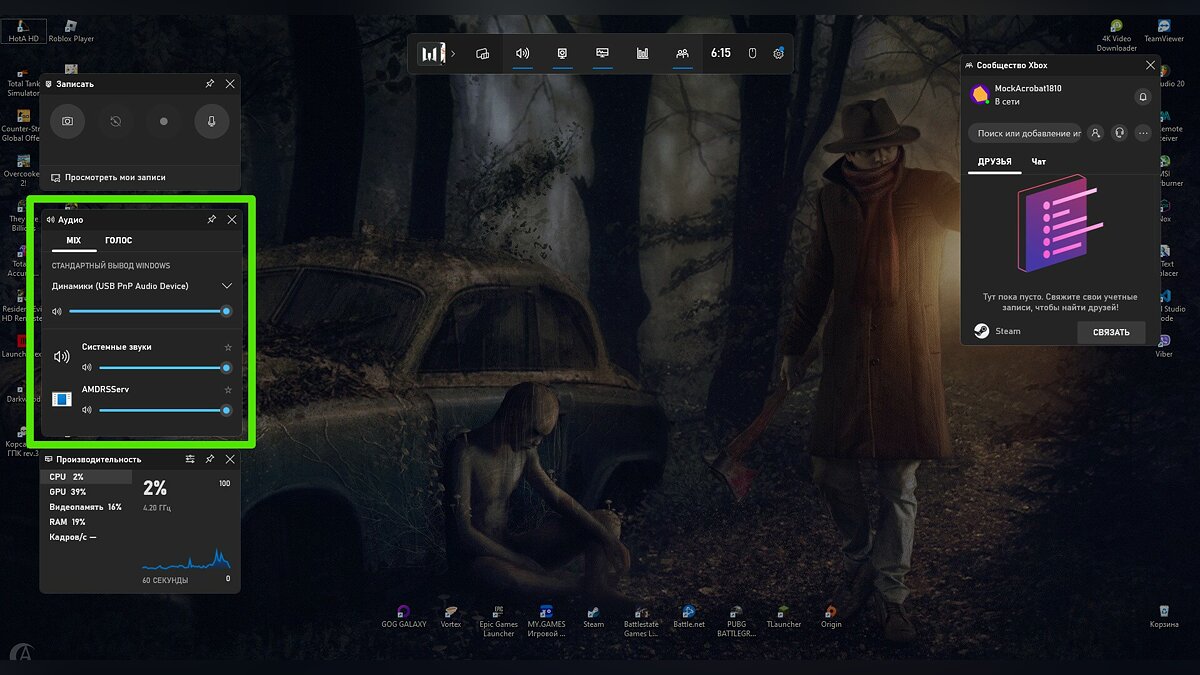Screen dimensions: 1200x675
Task: Pin the Аудио widget
Action: [211, 219]
